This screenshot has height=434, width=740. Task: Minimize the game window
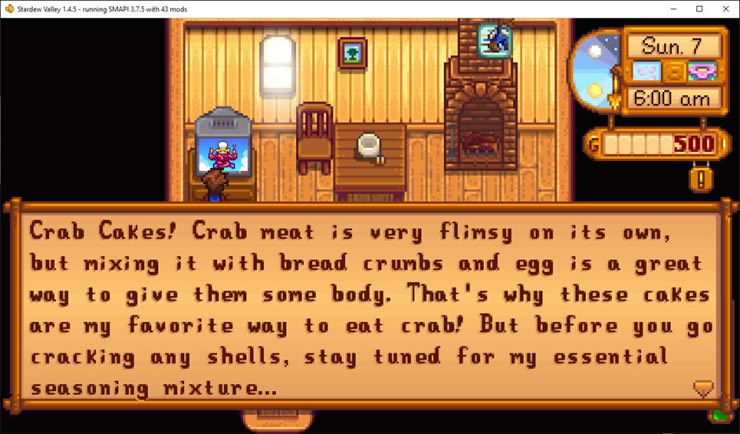pos(675,9)
